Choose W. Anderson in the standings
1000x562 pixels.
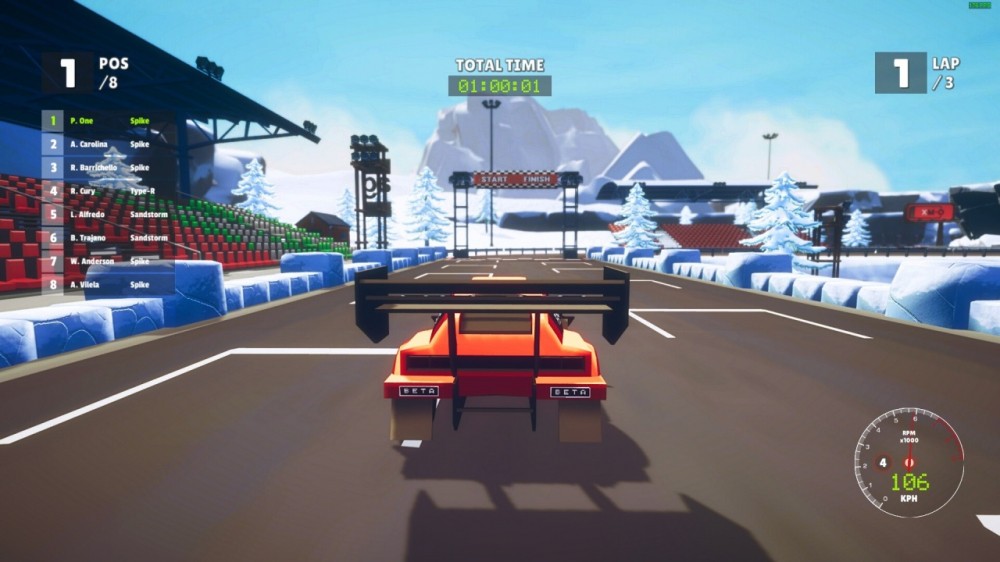[108, 262]
